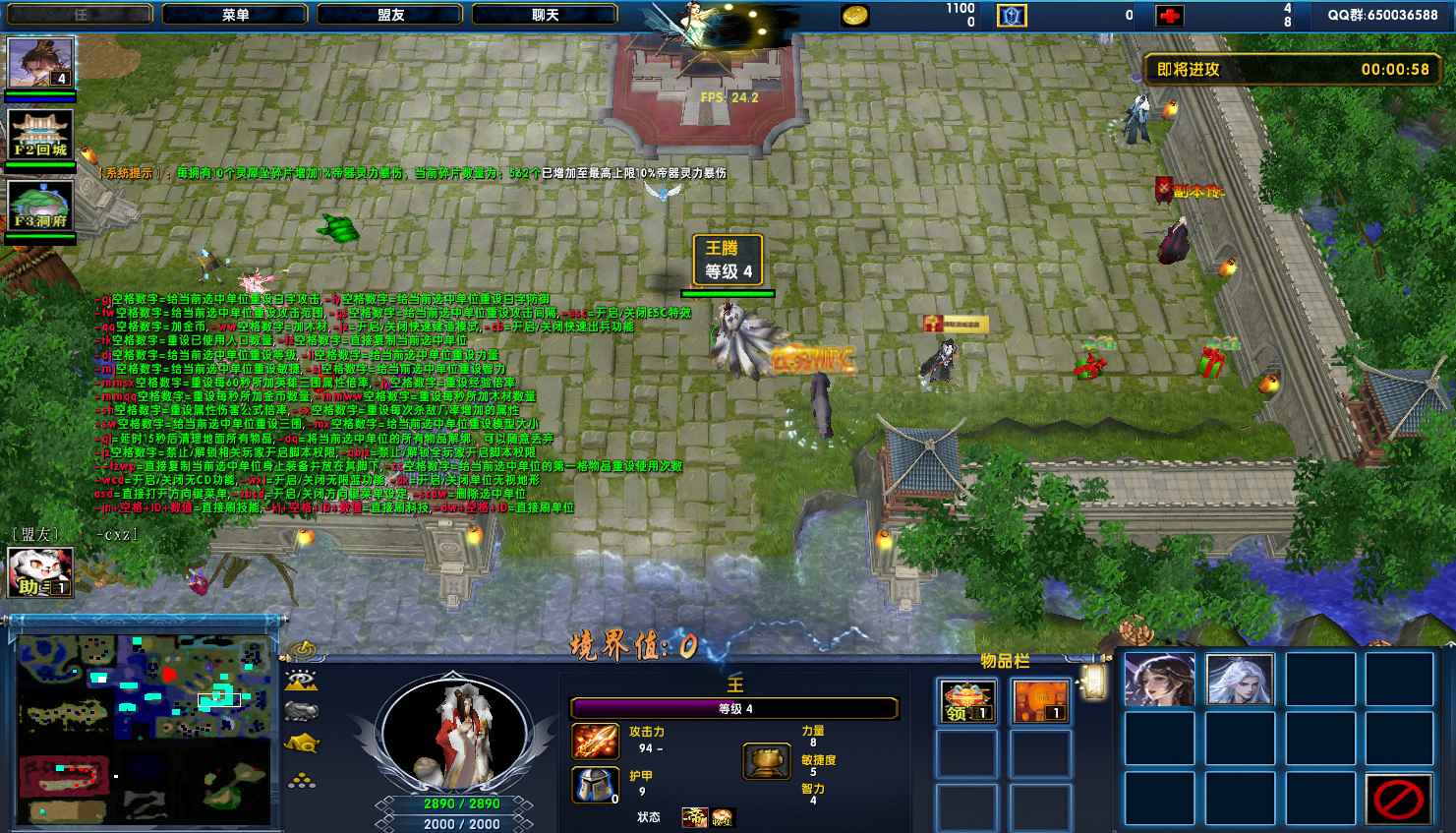Toggle minimap terrain display button
The height and width of the screenshot is (833, 1456).
point(302,681)
